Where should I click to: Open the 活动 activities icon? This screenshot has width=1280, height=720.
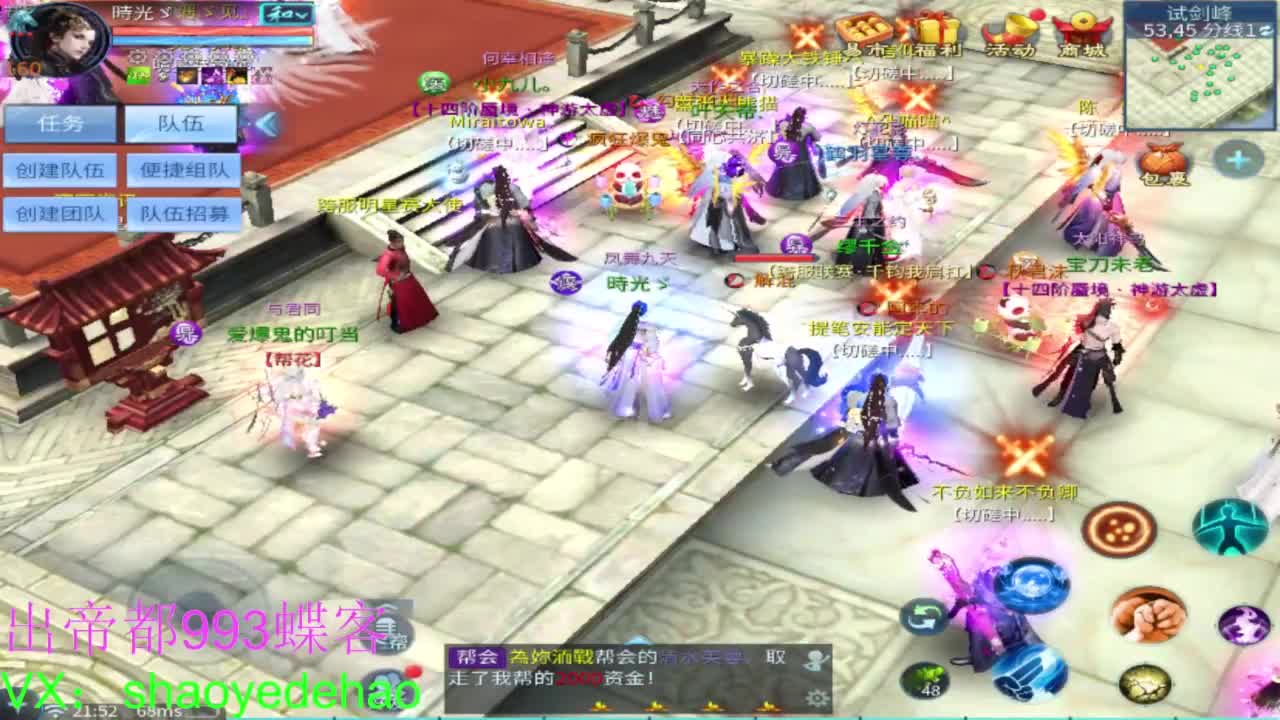pyautogui.click(x=1010, y=30)
